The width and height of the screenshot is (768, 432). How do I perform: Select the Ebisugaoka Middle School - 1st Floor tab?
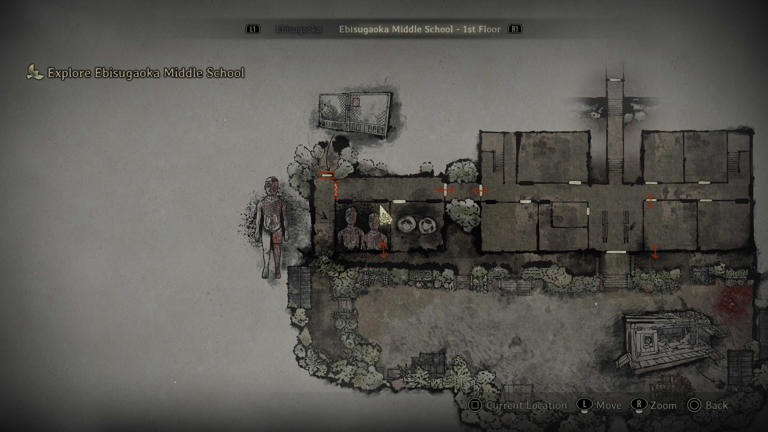420,30
